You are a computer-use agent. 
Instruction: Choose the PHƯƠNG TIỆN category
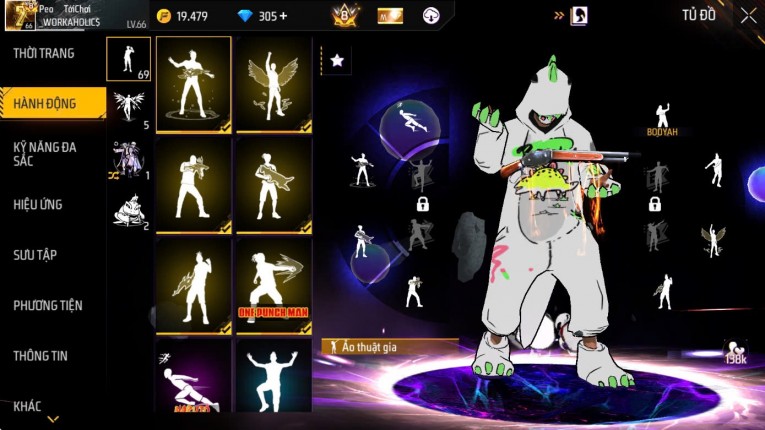tap(48, 305)
